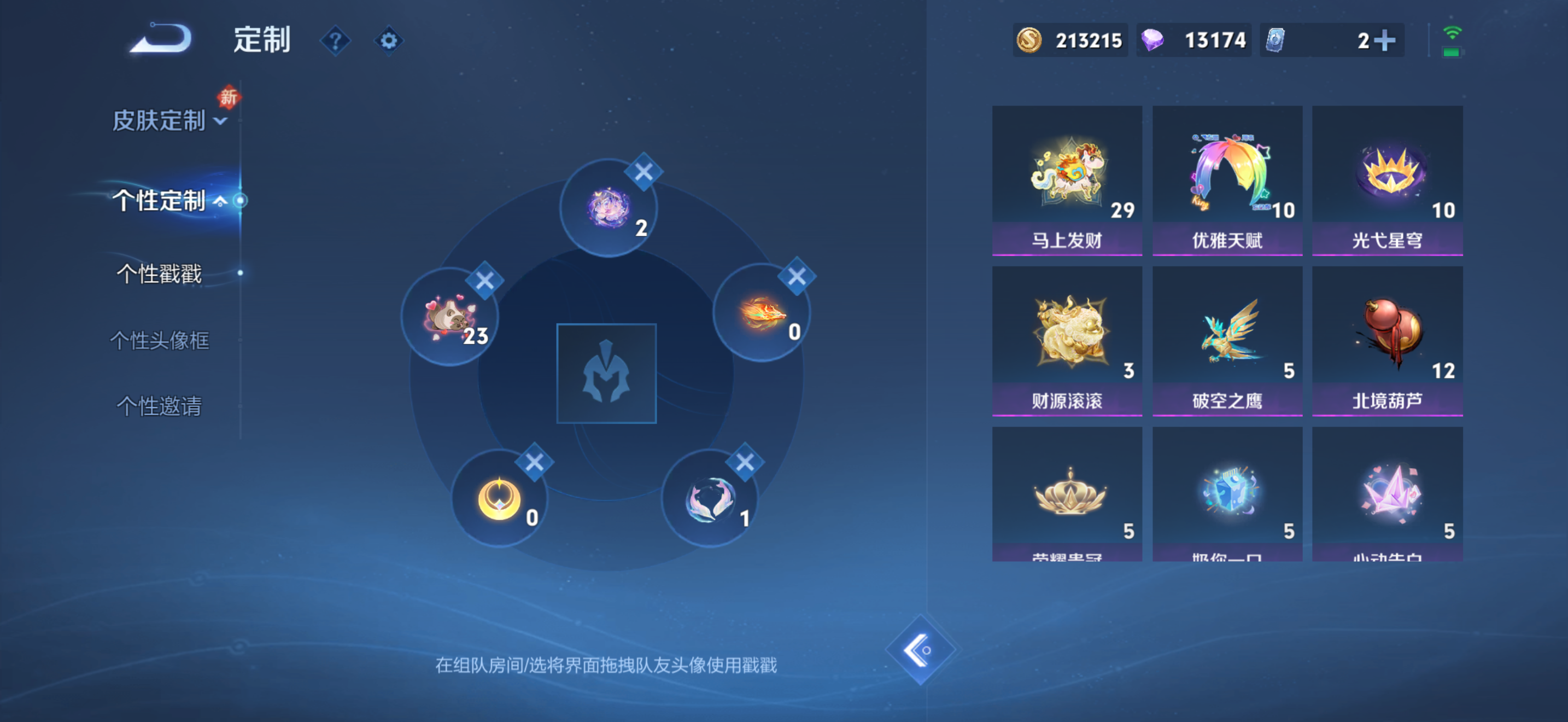The image size is (1568, 722).
Task: Click the purple gem currency icon showing 13174
Action: point(1152,40)
